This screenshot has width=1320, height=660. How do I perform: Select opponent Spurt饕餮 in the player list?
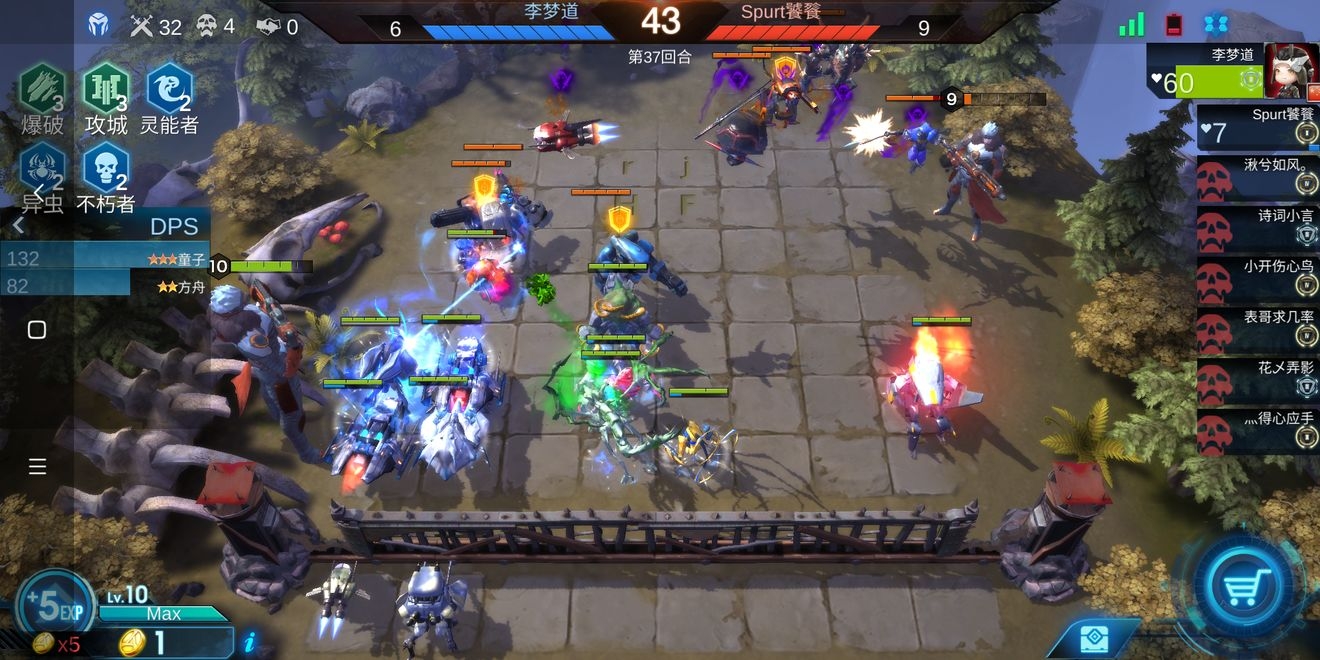click(1258, 127)
